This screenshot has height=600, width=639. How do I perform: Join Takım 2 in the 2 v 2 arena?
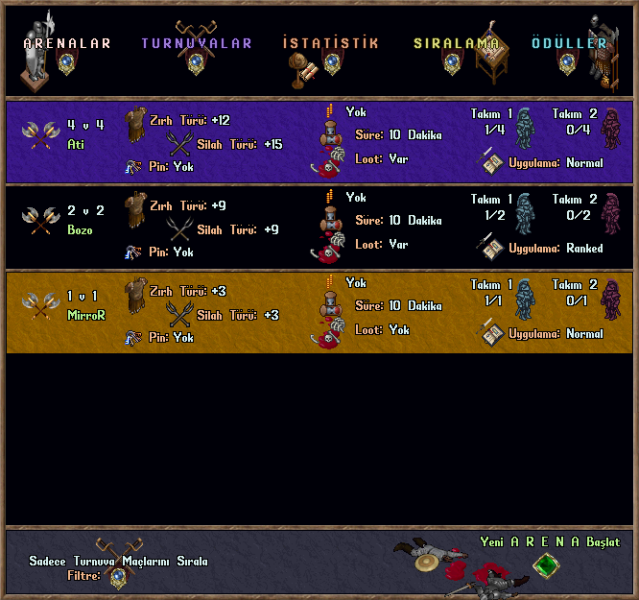[x=611, y=212]
